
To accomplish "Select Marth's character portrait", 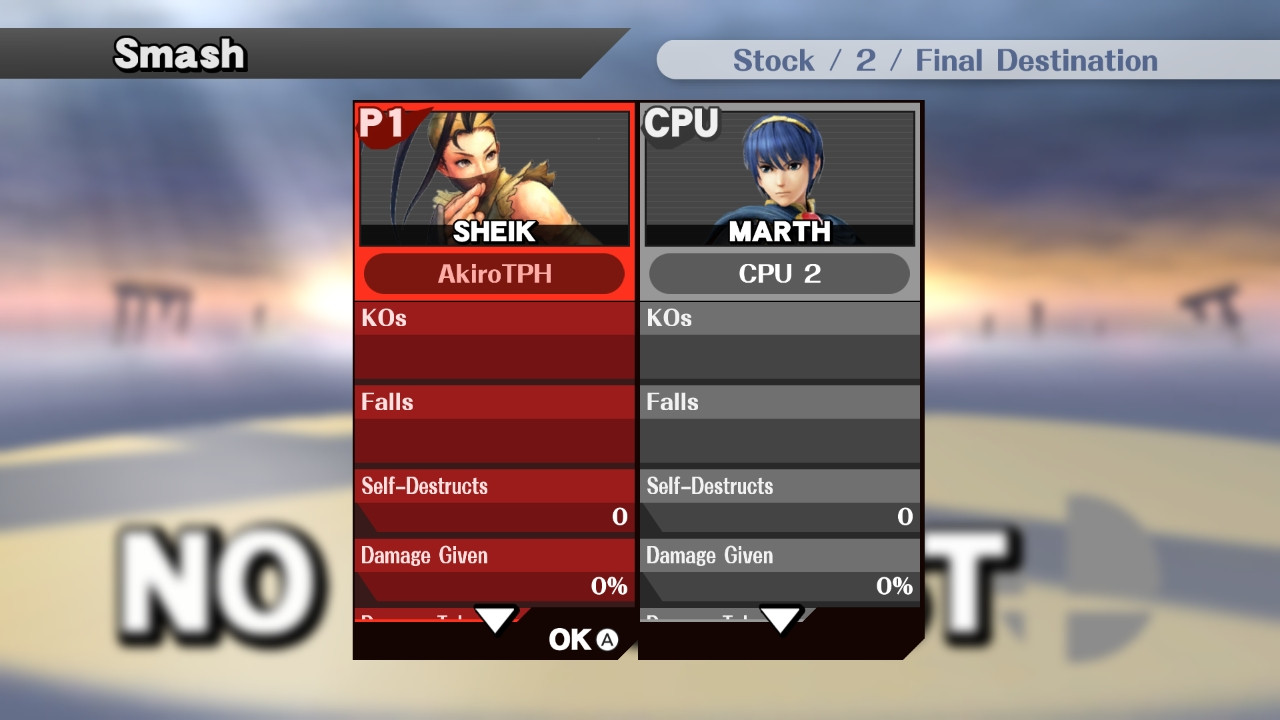I will (780, 175).
